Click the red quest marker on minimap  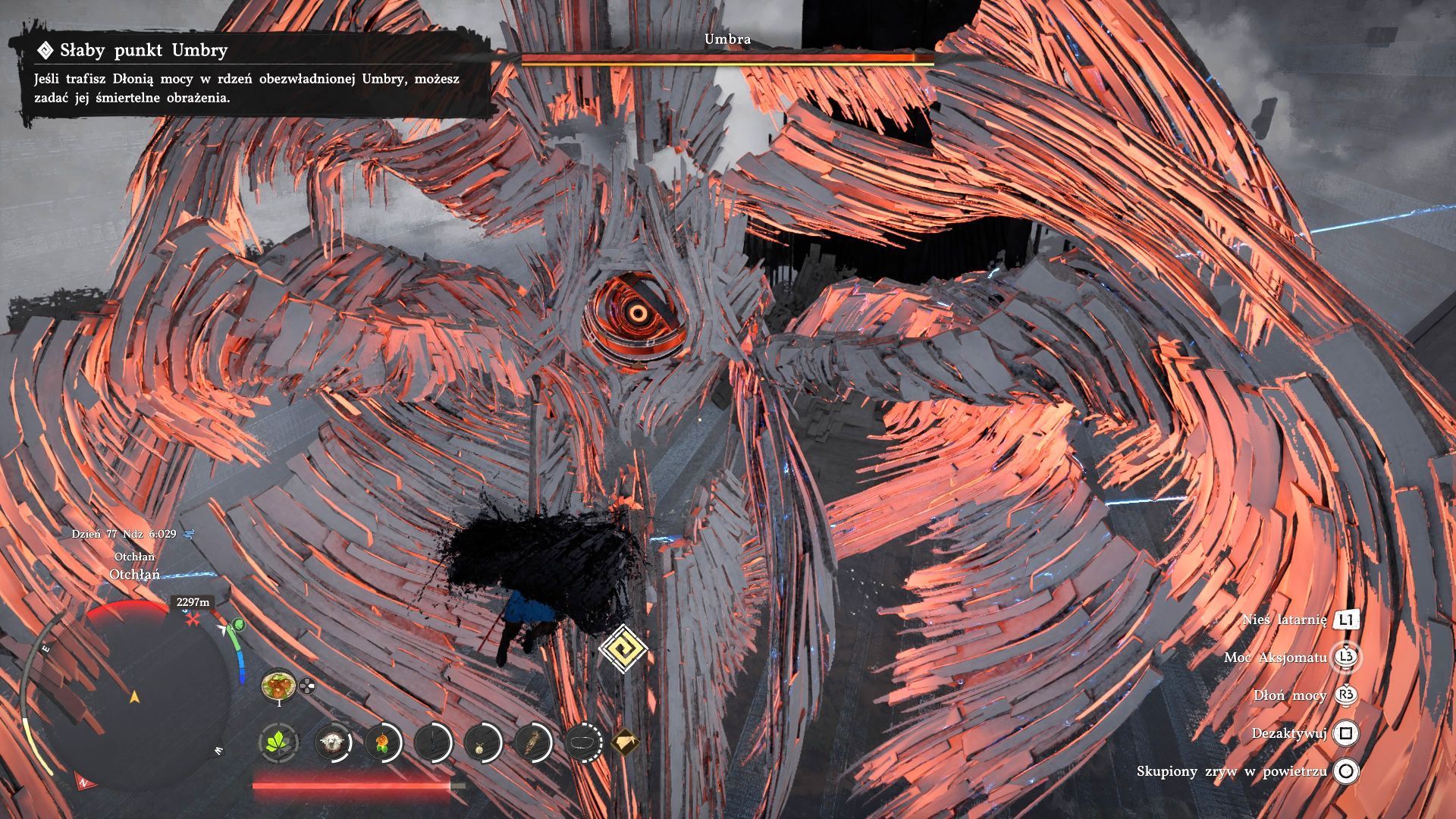193,620
